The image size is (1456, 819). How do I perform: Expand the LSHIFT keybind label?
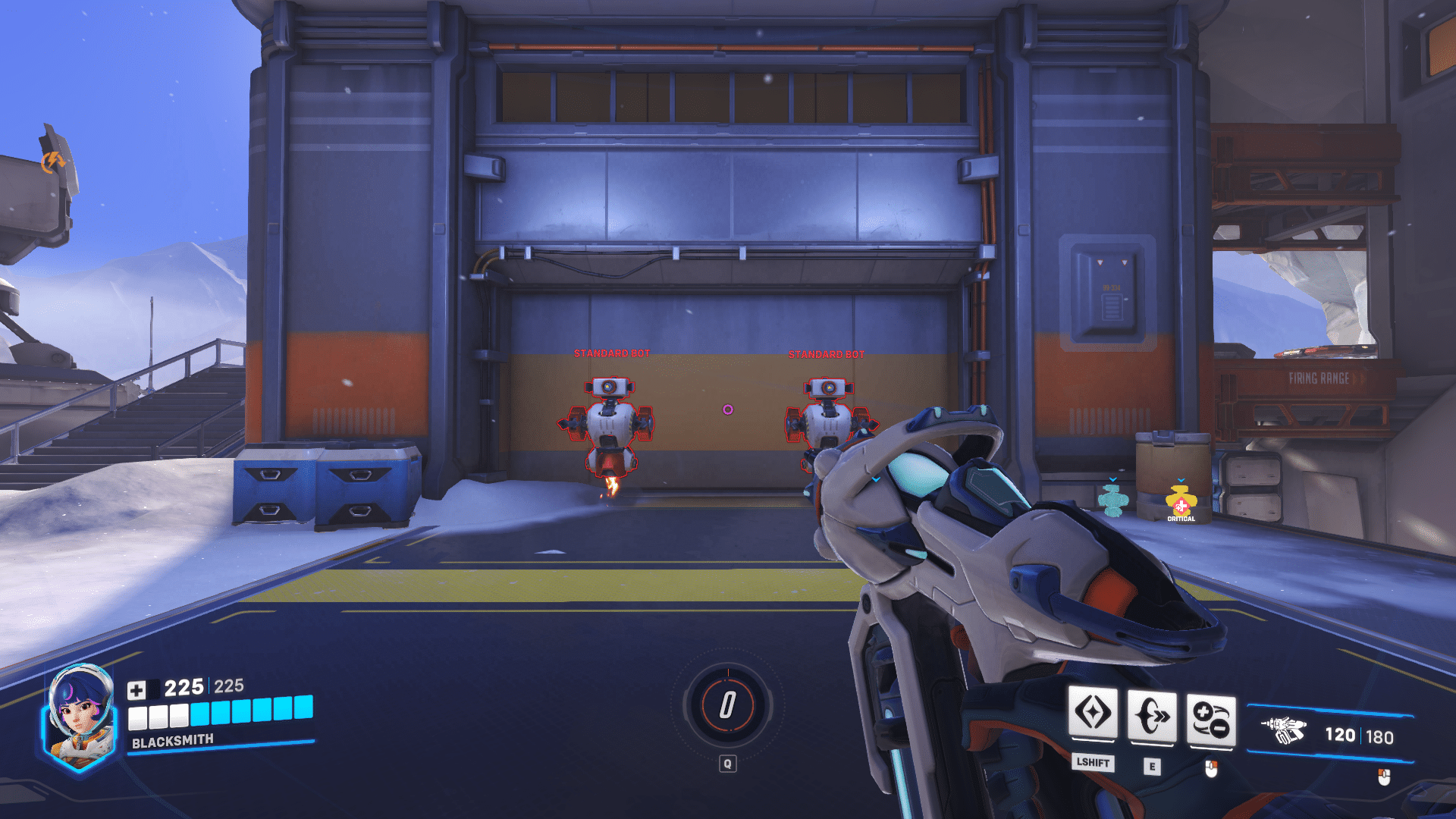pos(1092,764)
